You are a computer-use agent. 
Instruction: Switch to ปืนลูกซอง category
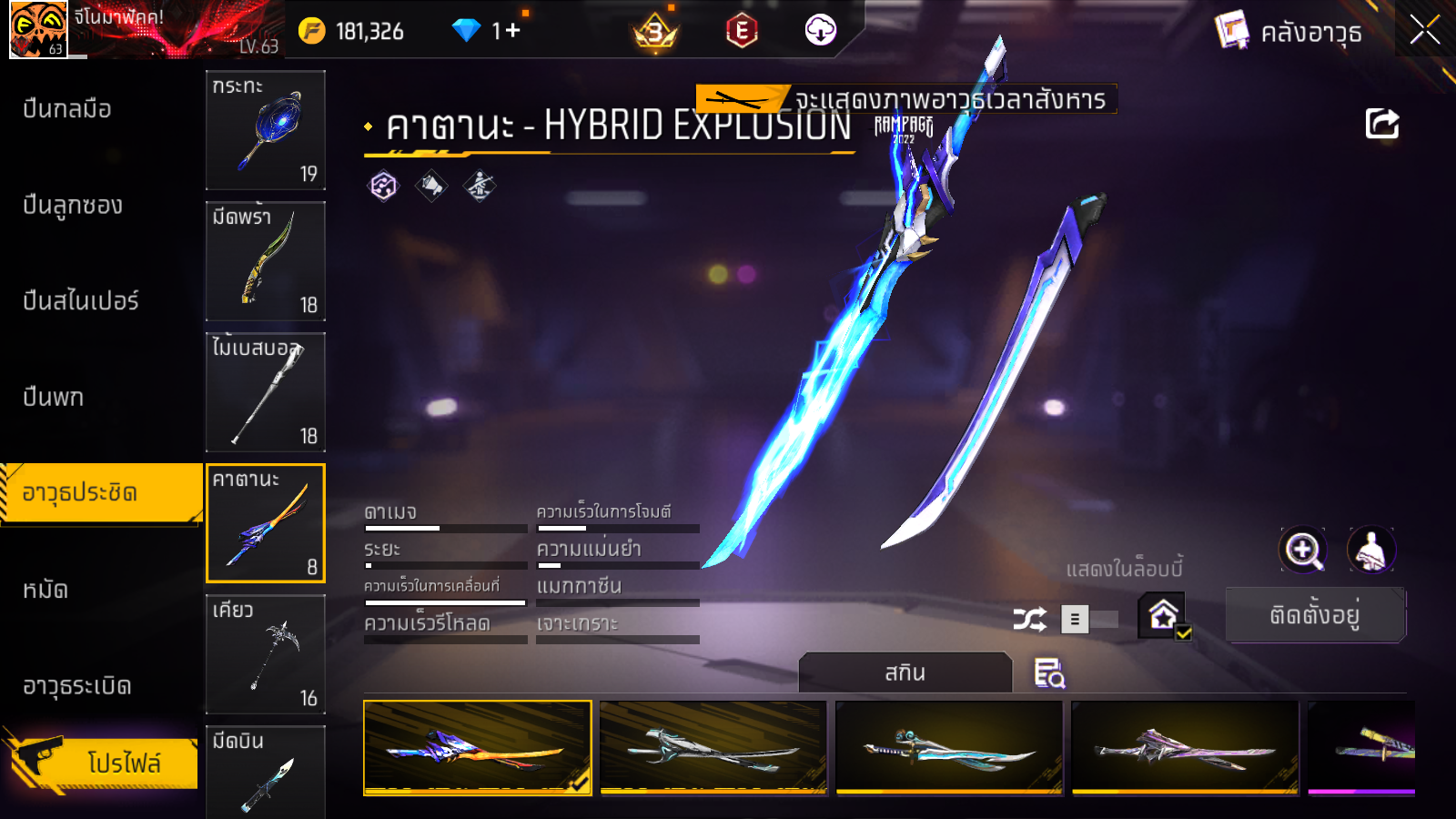click(x=73, y=206)
